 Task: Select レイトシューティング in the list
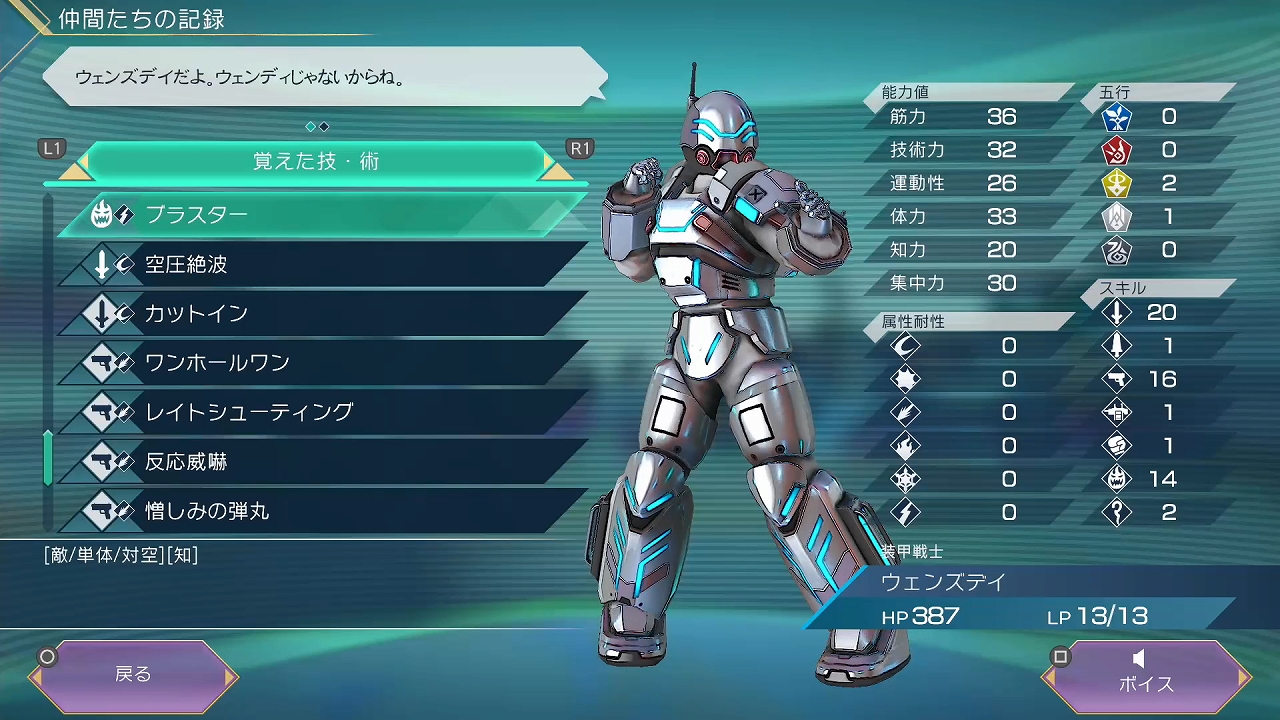320,412
